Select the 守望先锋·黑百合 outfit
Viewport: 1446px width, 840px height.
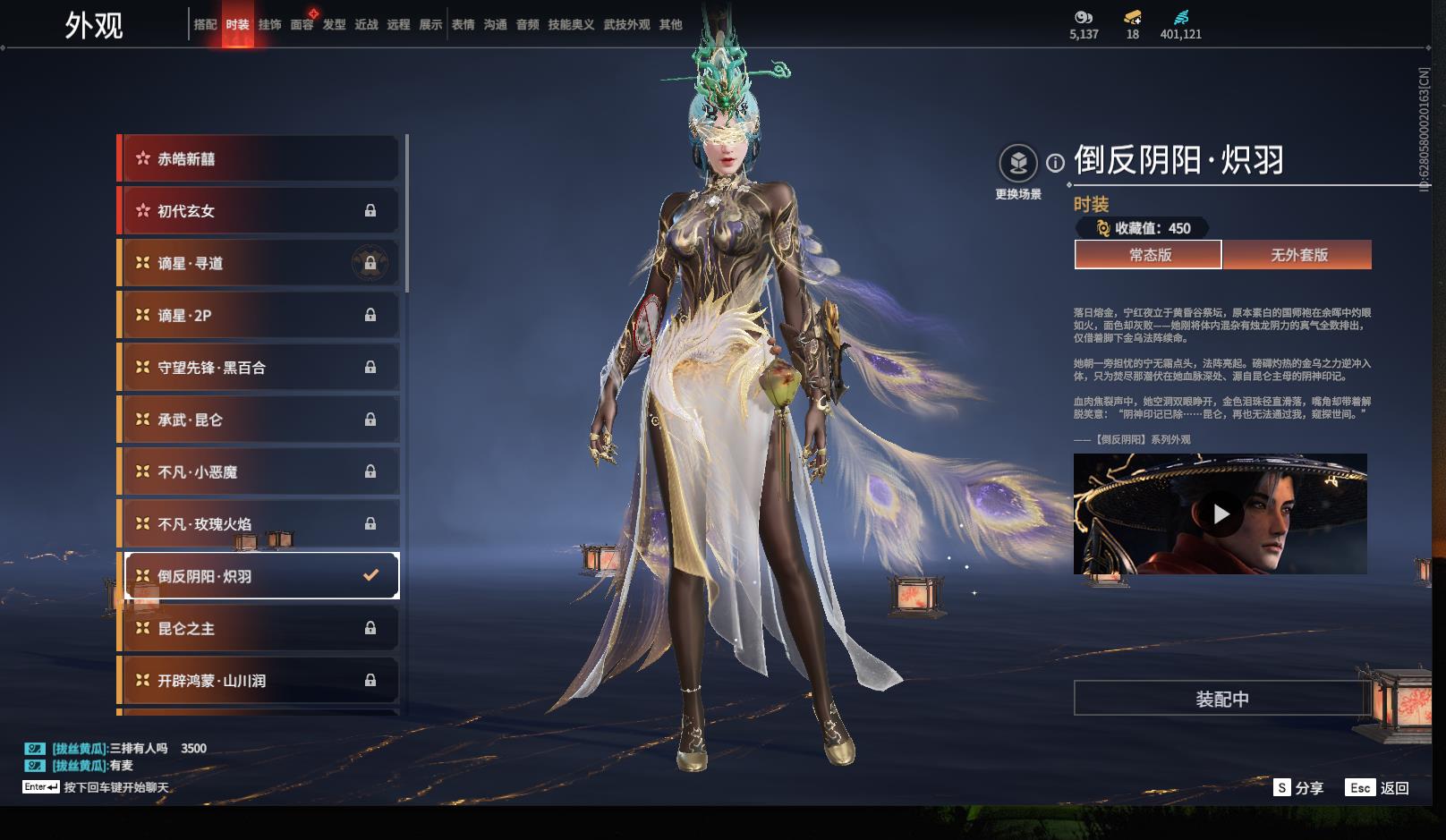pos(259,368)
